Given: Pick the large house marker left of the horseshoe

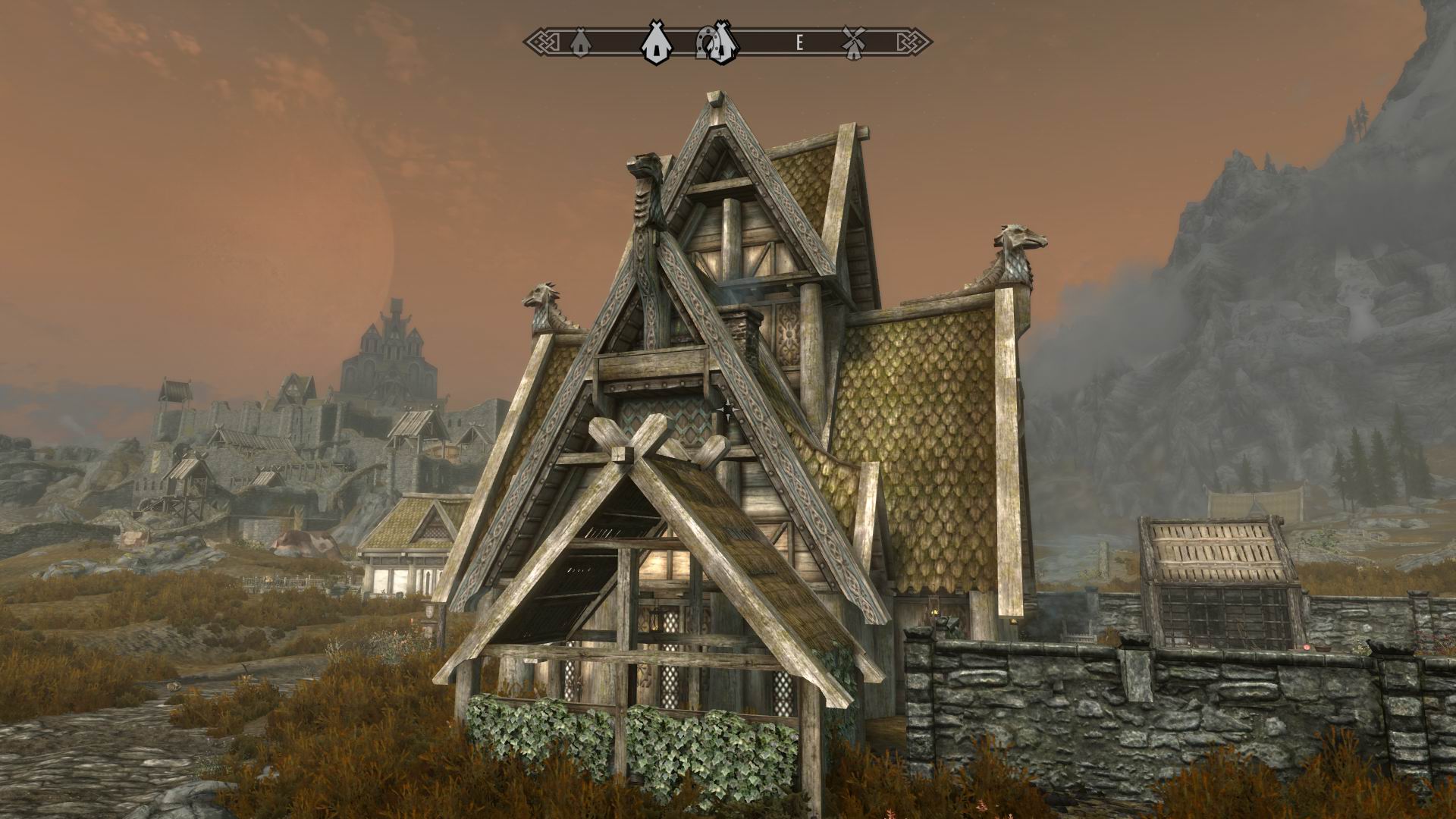Looking at the screenshot, I should point(654,42).
